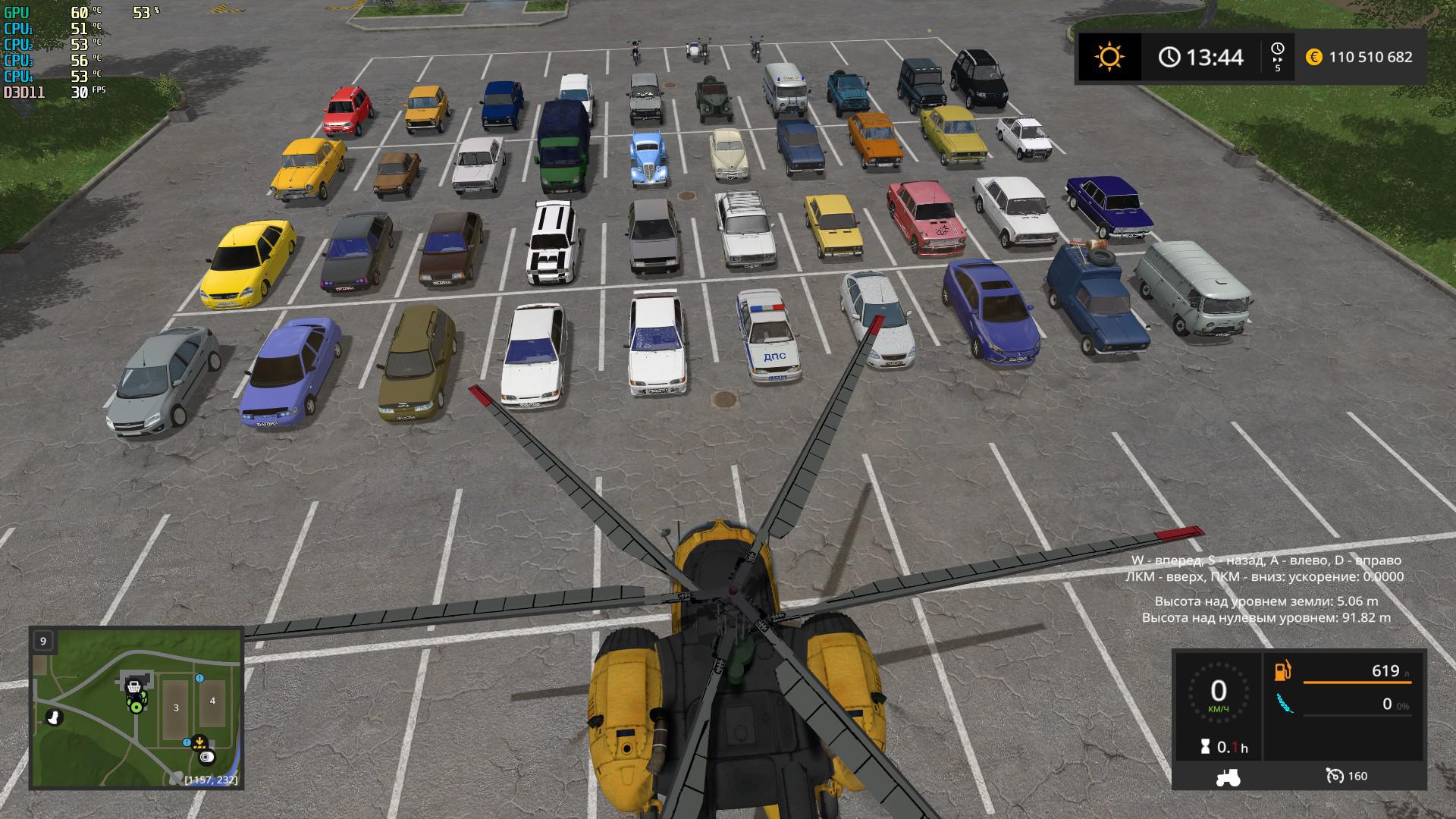
Task: Click the time acceleration speed icon
Action: pos(1278,57)
